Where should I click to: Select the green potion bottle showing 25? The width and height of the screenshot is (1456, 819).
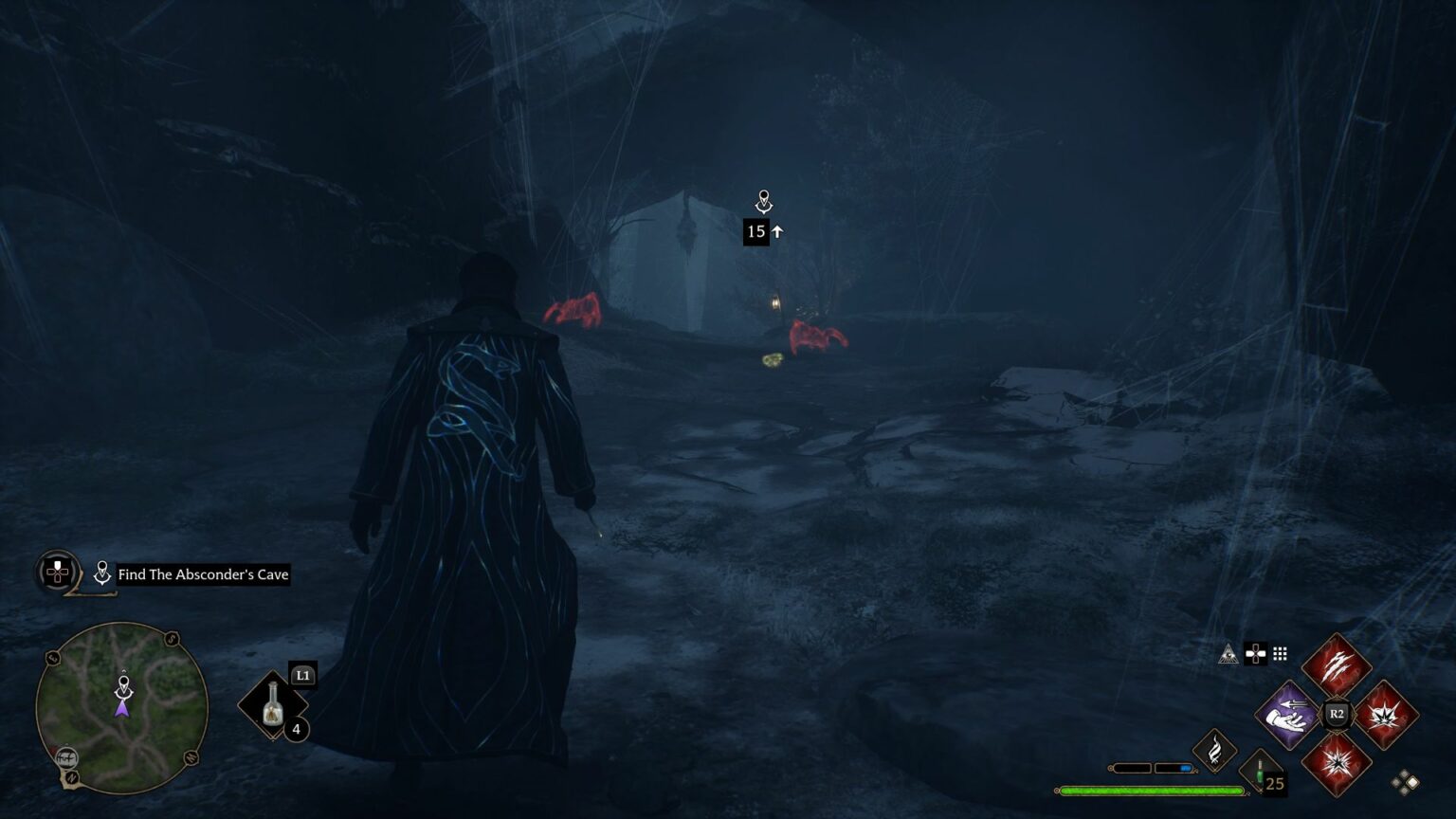1260,771
